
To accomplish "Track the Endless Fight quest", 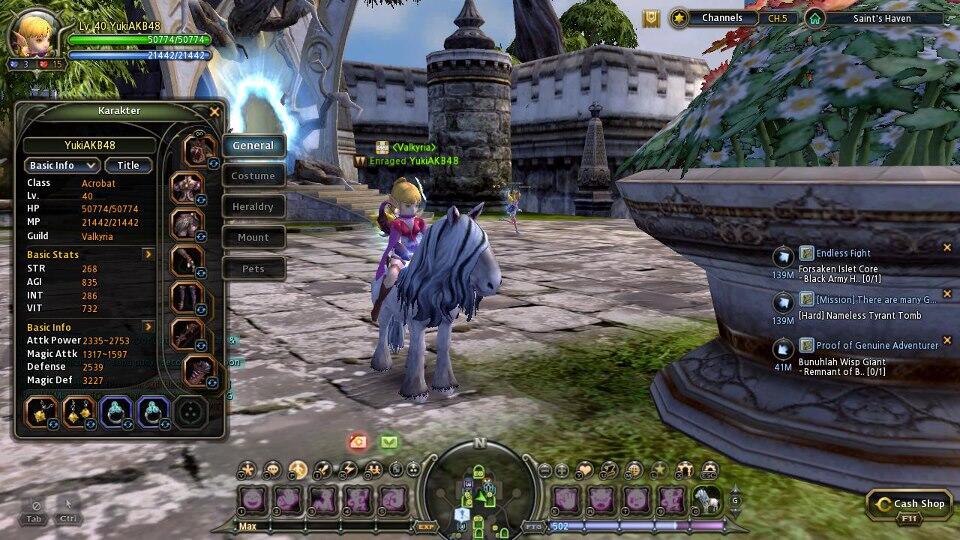I will pos(843,254).
